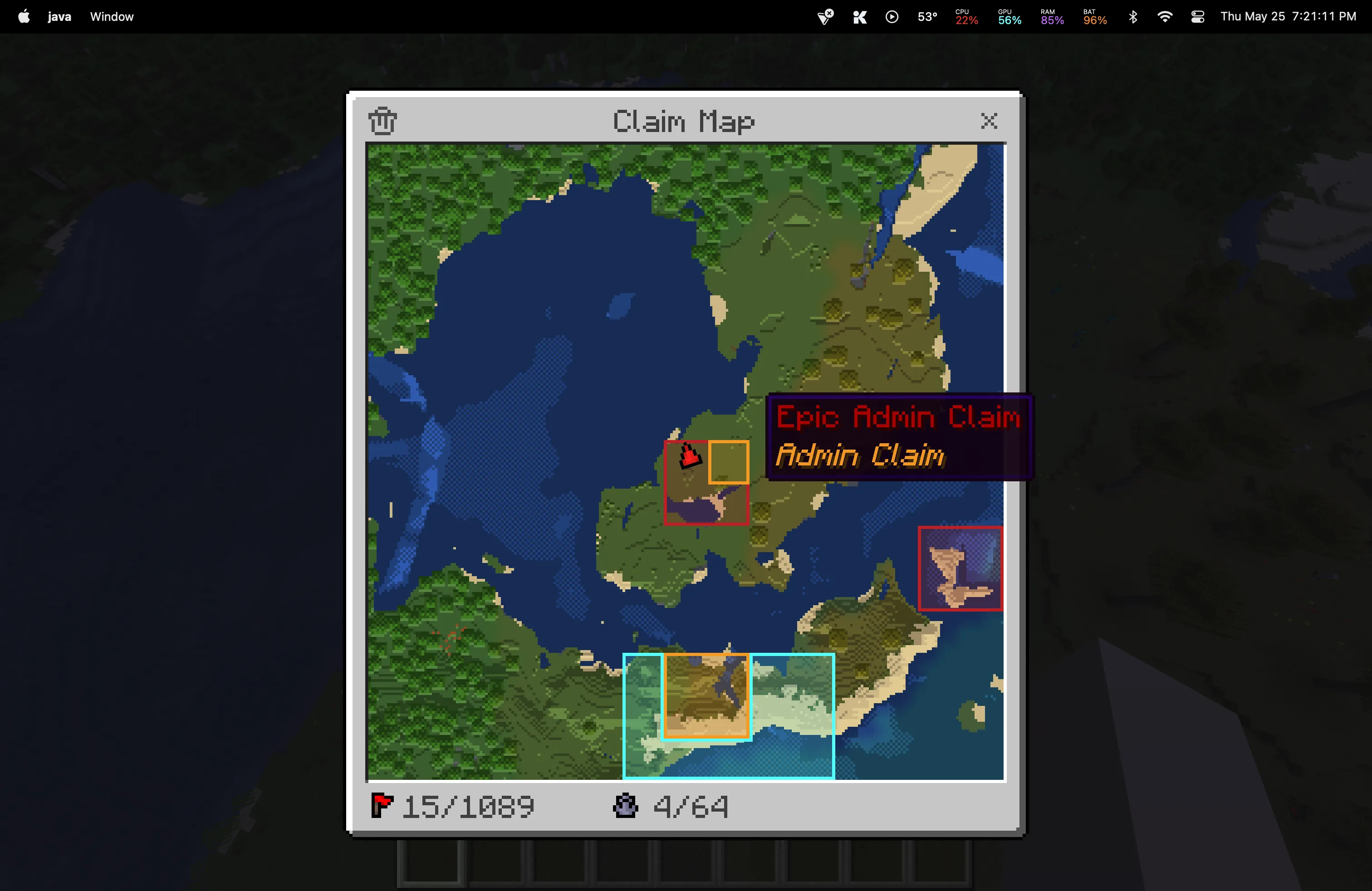Open the Apple menu
1372x891 pixels.
pos(23,16)
